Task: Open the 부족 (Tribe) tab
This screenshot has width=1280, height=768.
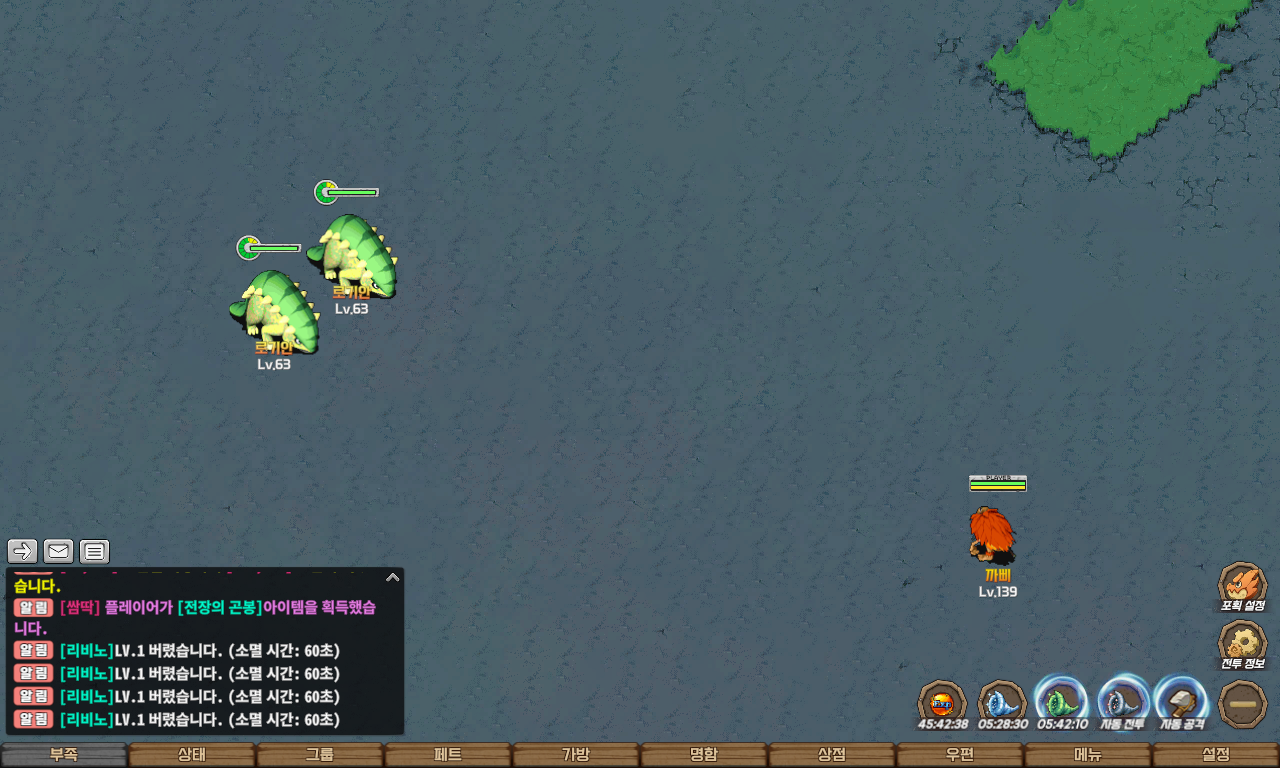Action: click(64, 755)
